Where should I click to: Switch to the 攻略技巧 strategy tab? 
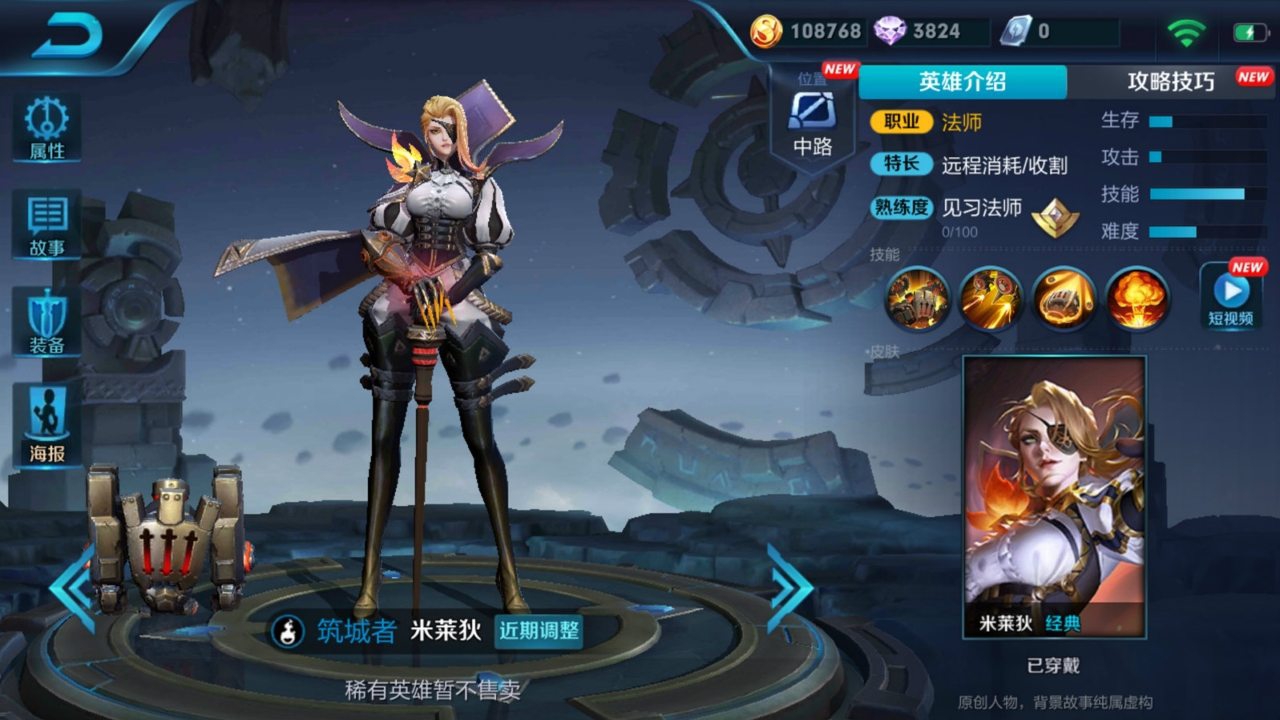(1173, 82)
